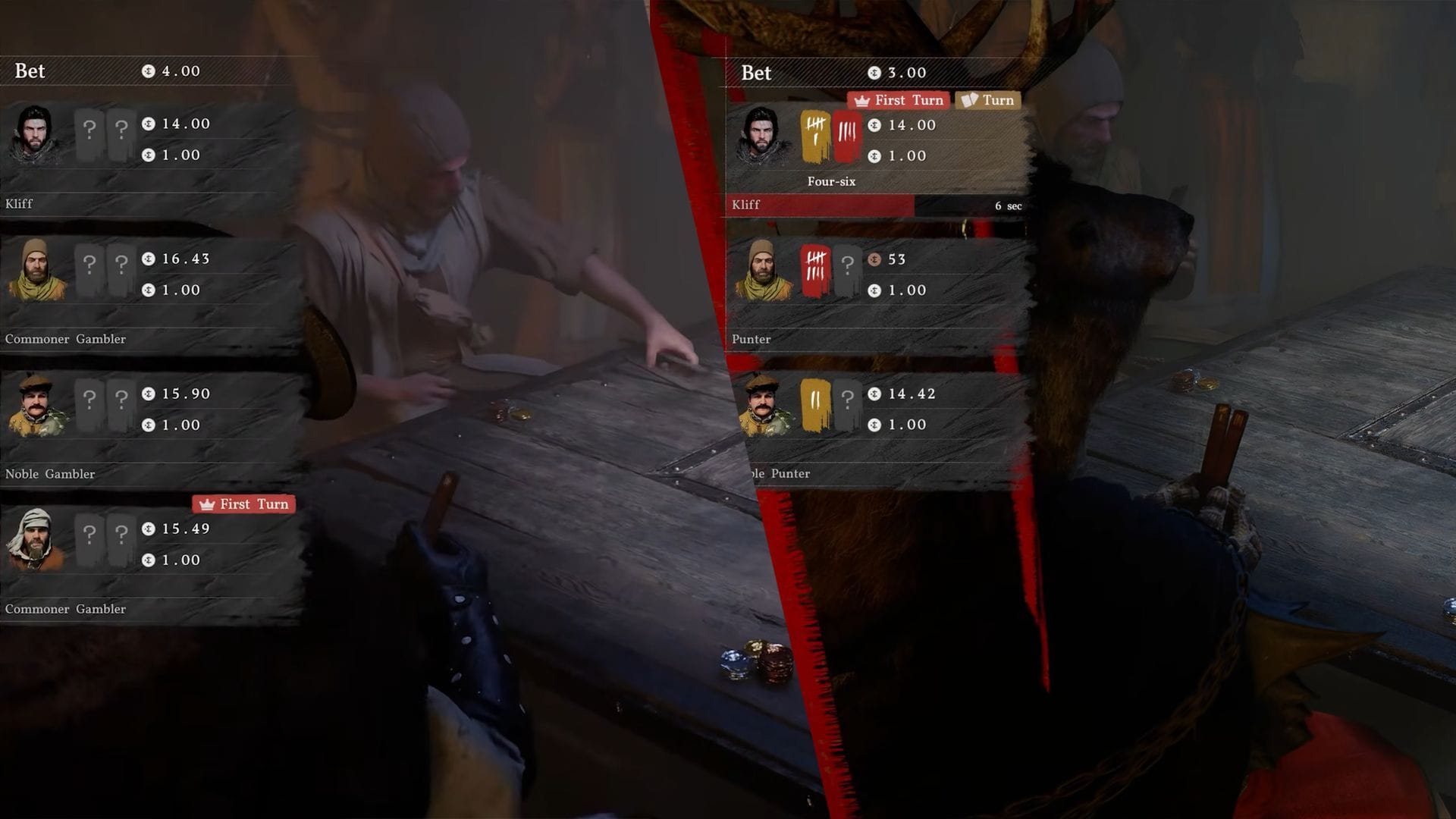Click the Turn tab badge beside First Turn
The height and width of the screenshot is (819, 1456).
(x=987, y=100)
